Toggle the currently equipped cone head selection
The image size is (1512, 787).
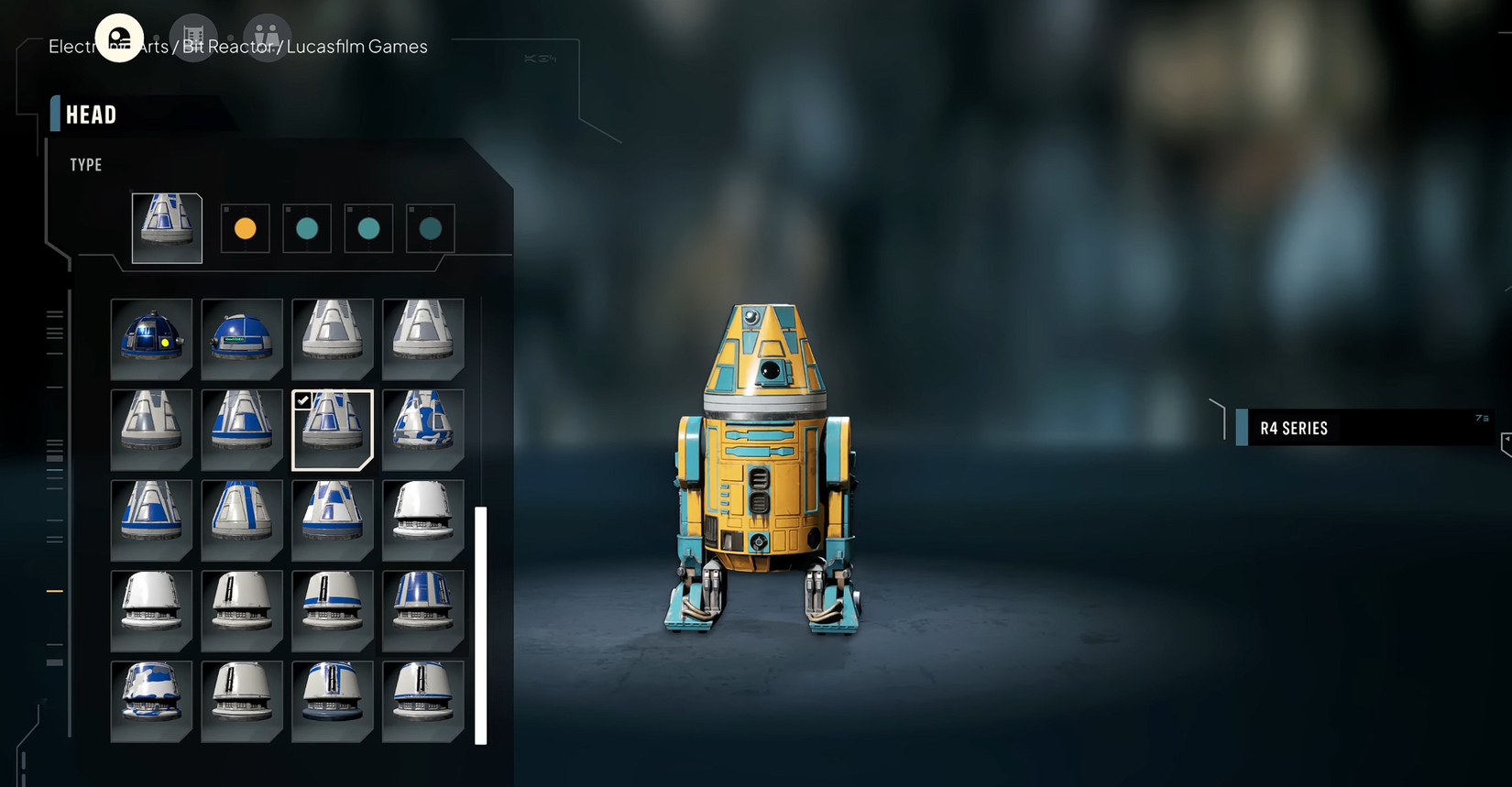click(333, 429)
